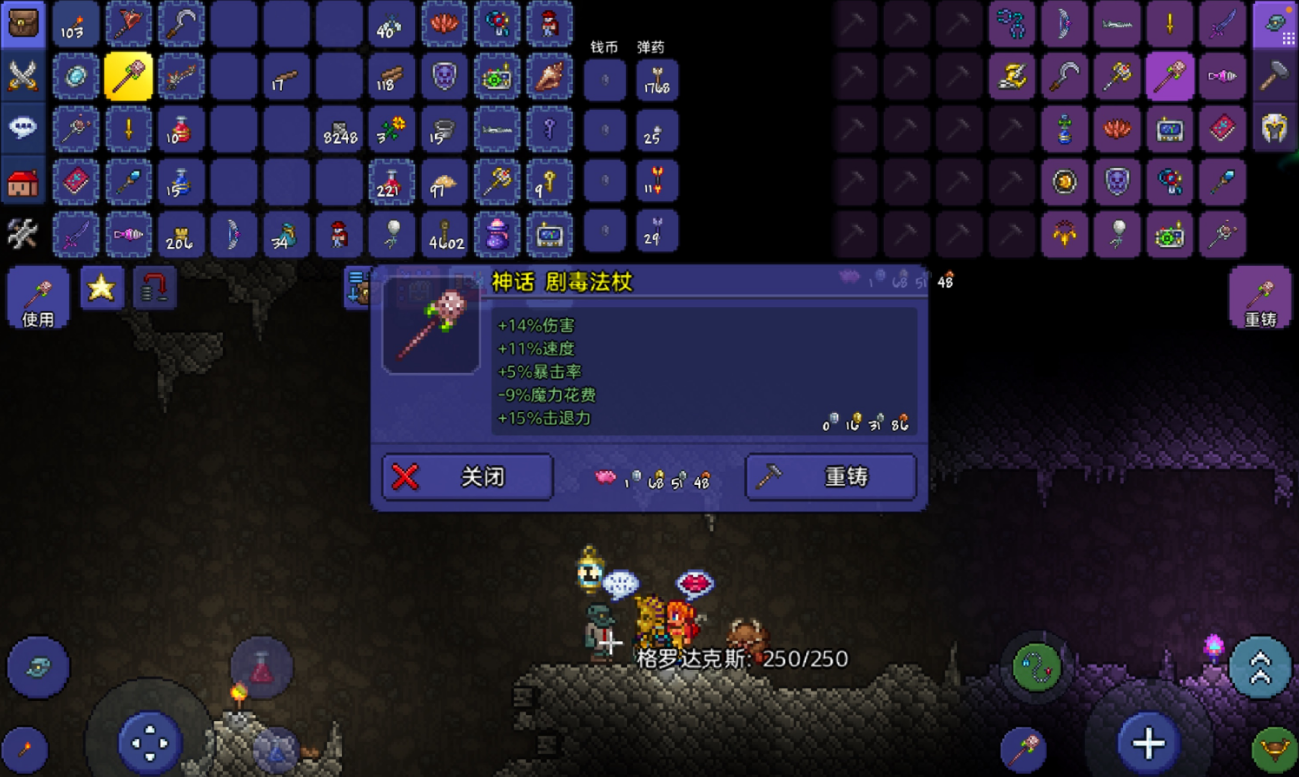Open the chat speech bubble tab

pyautogui.click(x=22, y=129)
